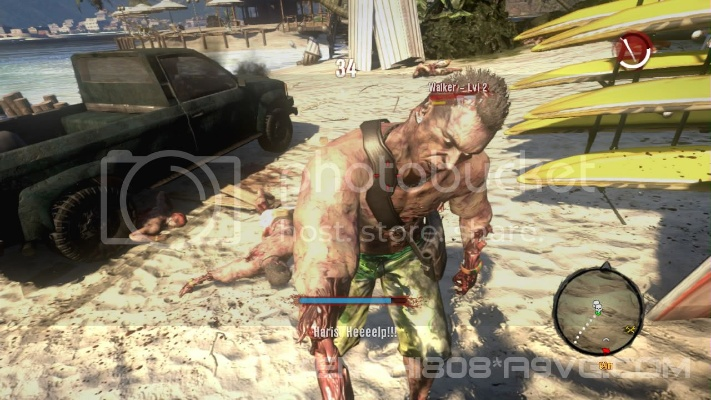711x400 pixels.
Task: Click the circular minimap
Action: 598,310
